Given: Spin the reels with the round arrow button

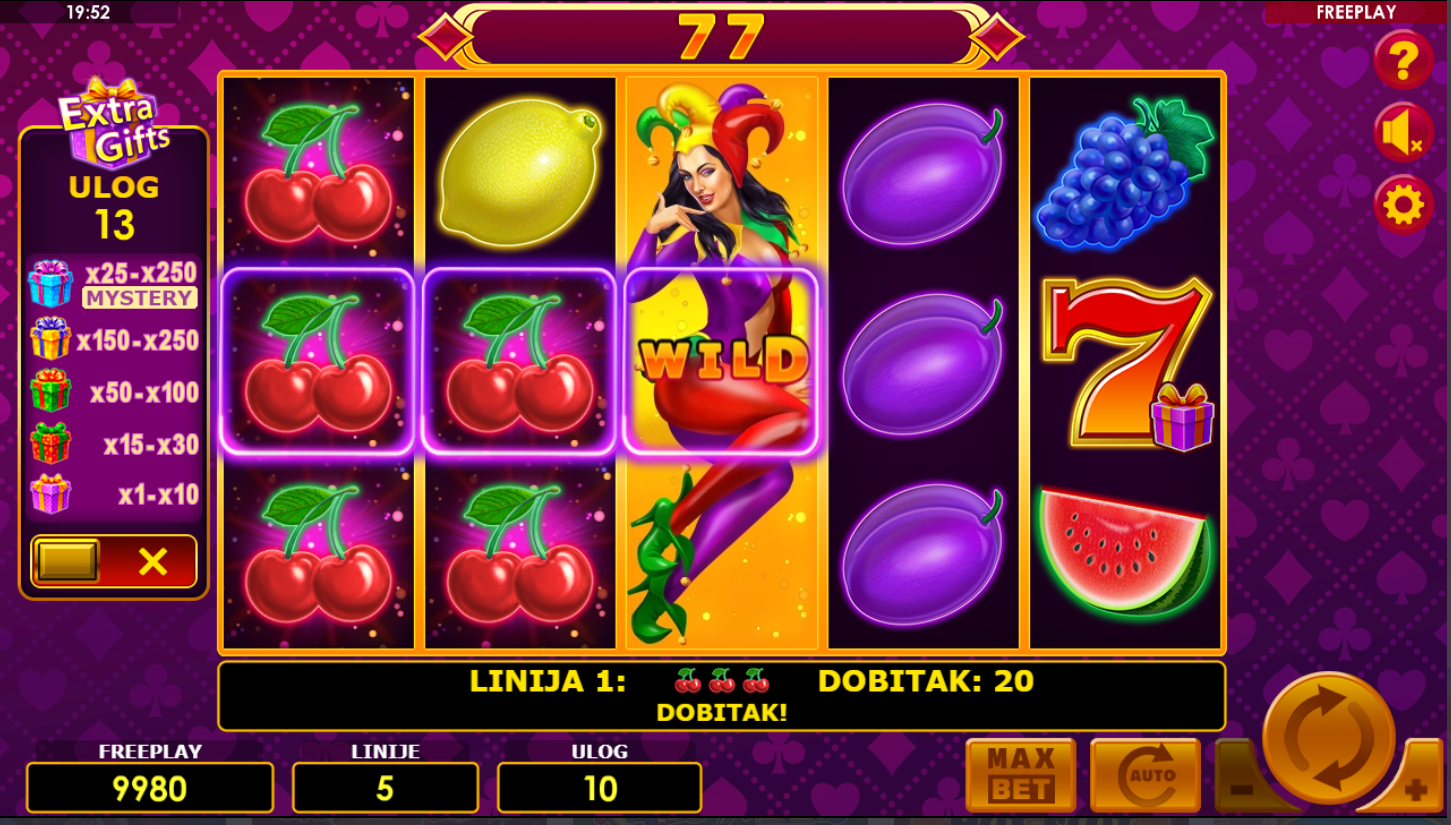Looking at the screenshot, I should click(1328, 738).
